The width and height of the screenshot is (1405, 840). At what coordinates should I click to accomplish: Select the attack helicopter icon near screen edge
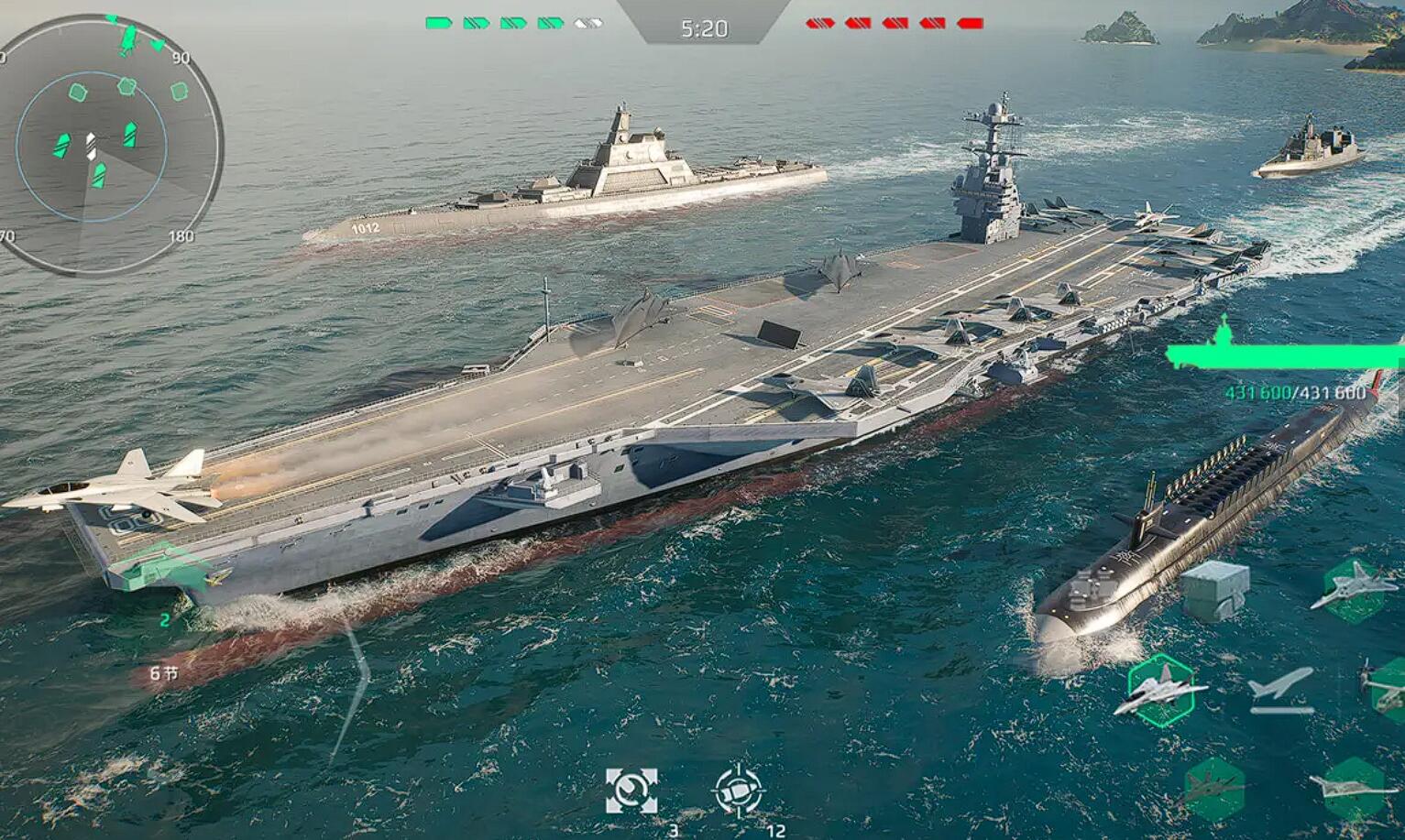1379,689
